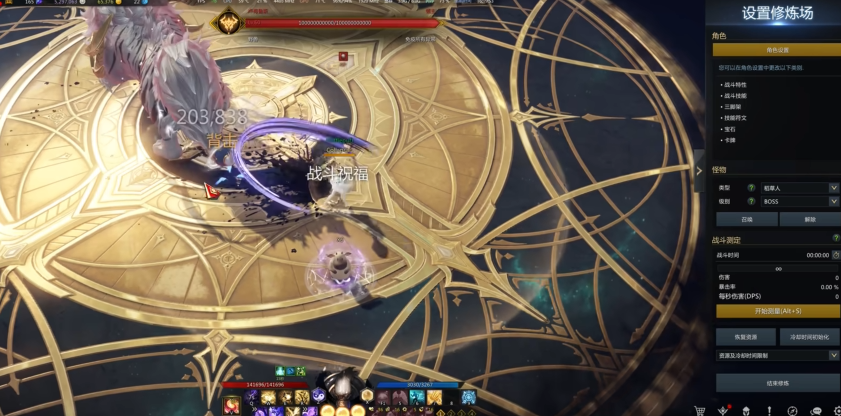Screen dimensions: 841x416
Task: Summon the monster with 召唤
Action: pyautogui.click(x=746, y=219)
